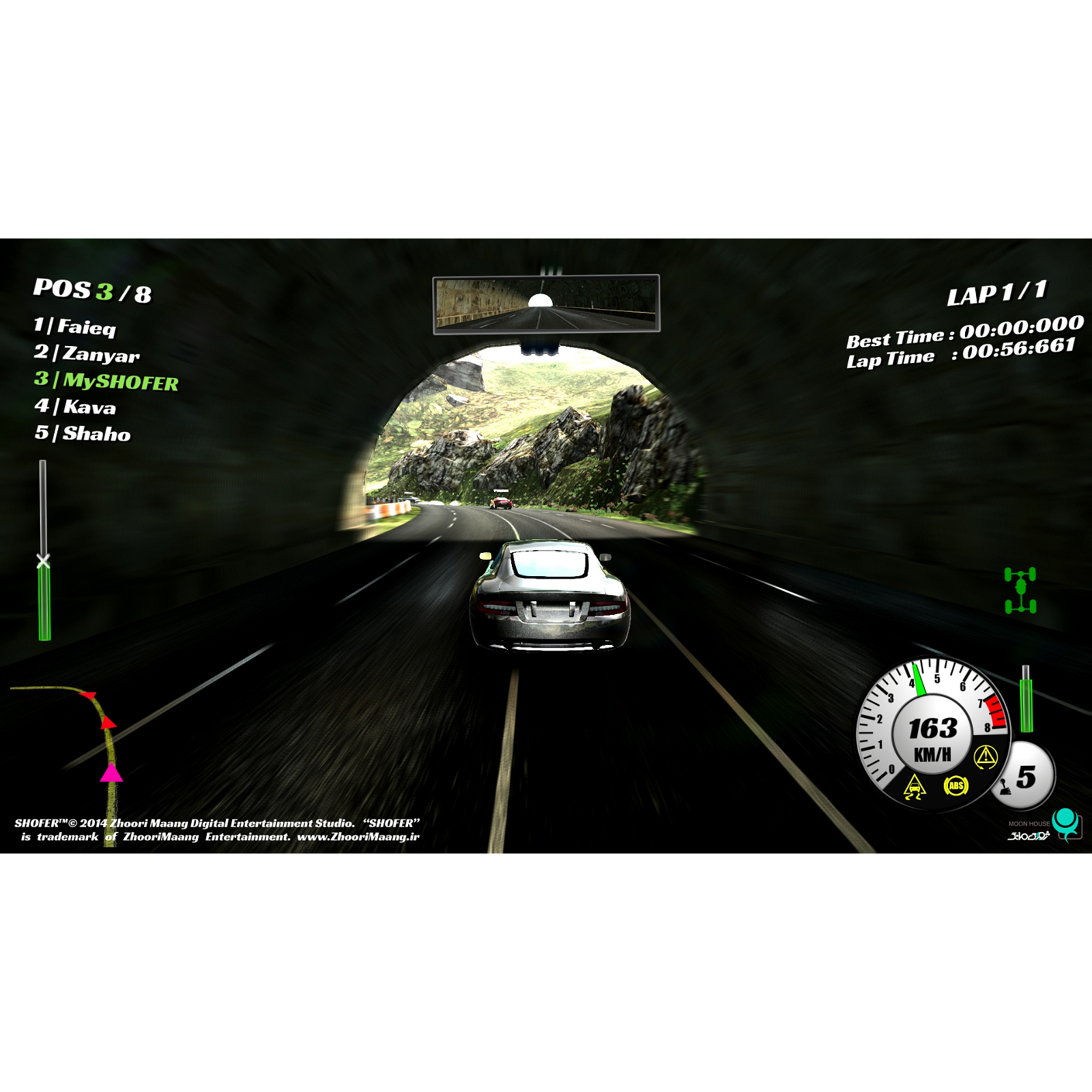
Task: Click the ABS brake indicator icon
Action: click(x=956, y=785)
